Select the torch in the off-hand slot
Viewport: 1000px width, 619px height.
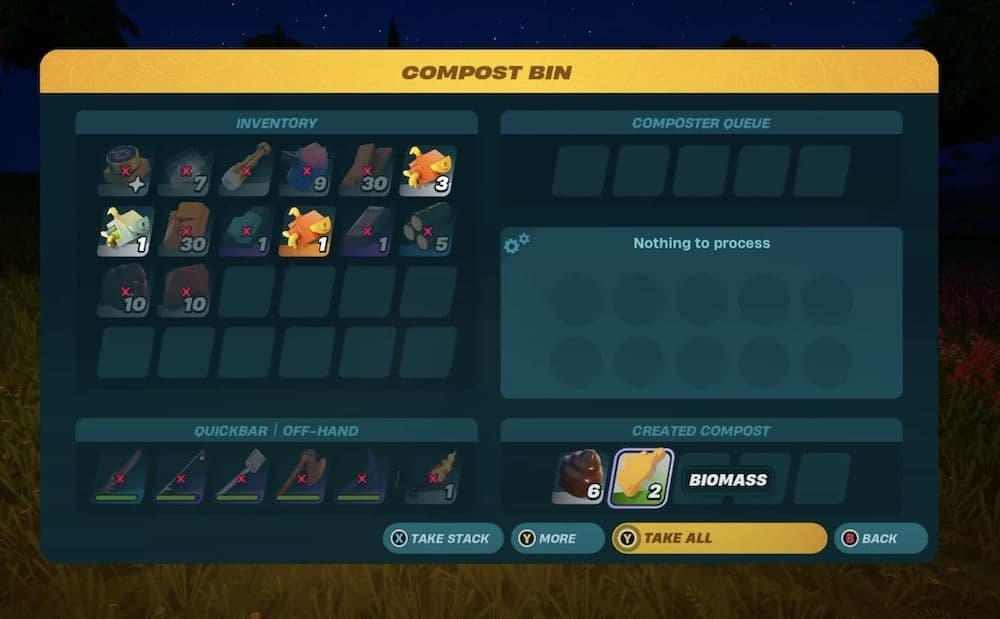432,477
